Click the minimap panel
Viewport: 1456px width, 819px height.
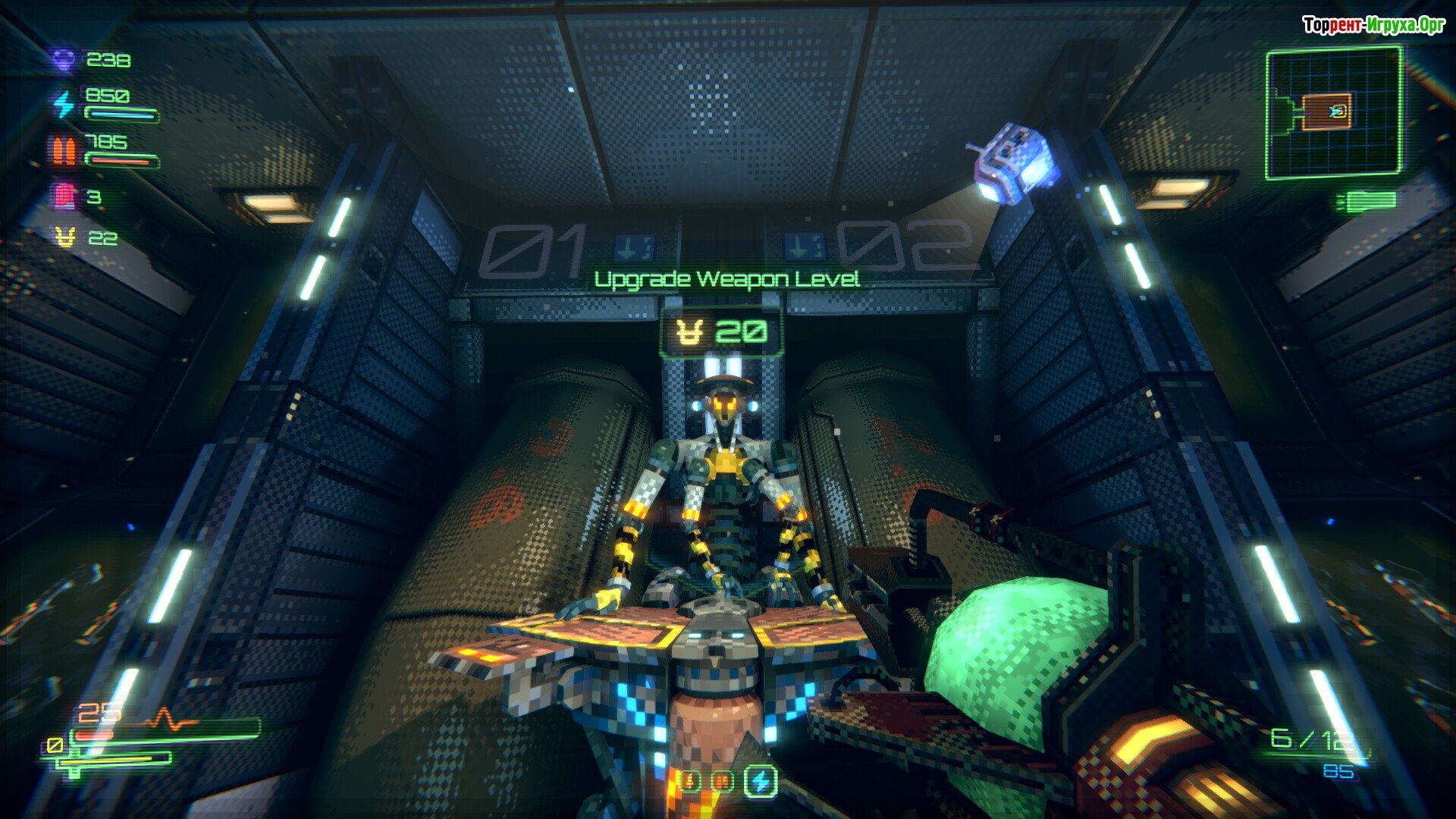click(x=1334, y=113)
